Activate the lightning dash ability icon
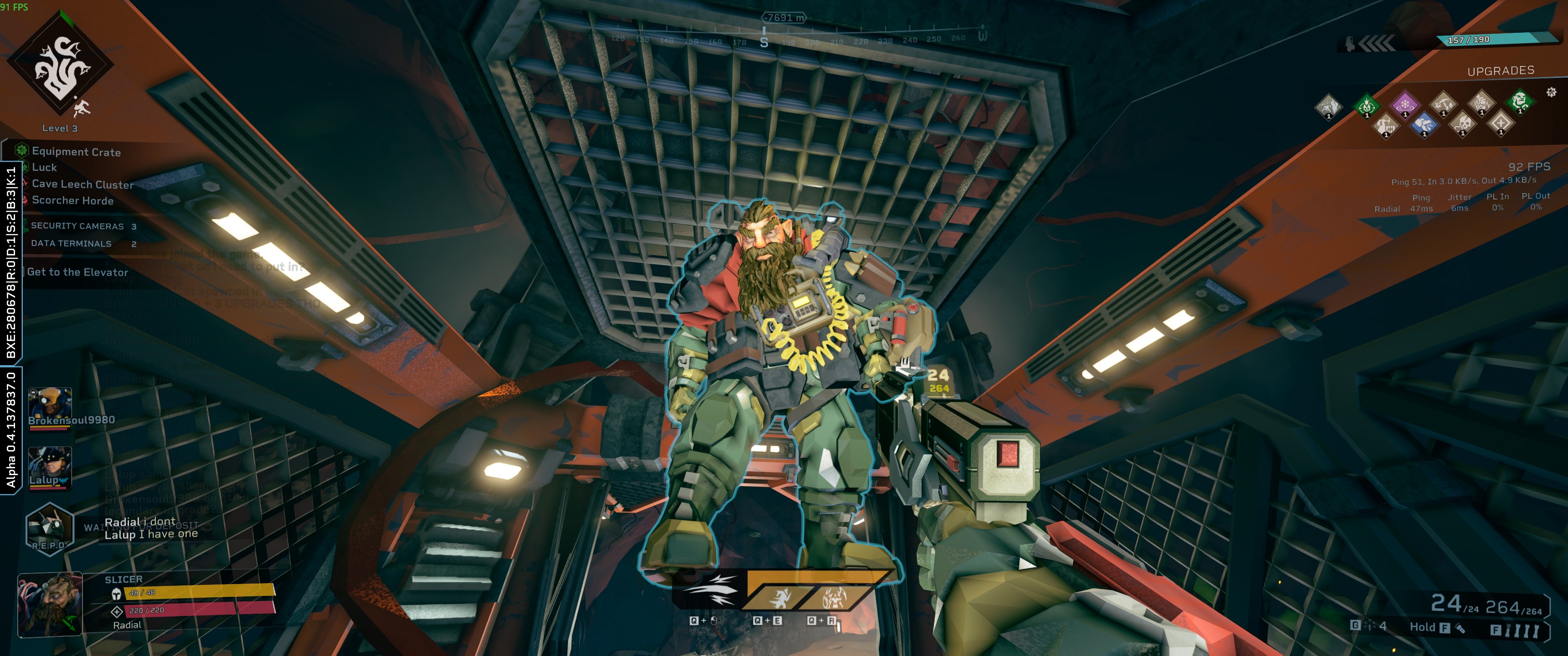The height and width of the screenshot is (656, 1568). pos(710,591)
